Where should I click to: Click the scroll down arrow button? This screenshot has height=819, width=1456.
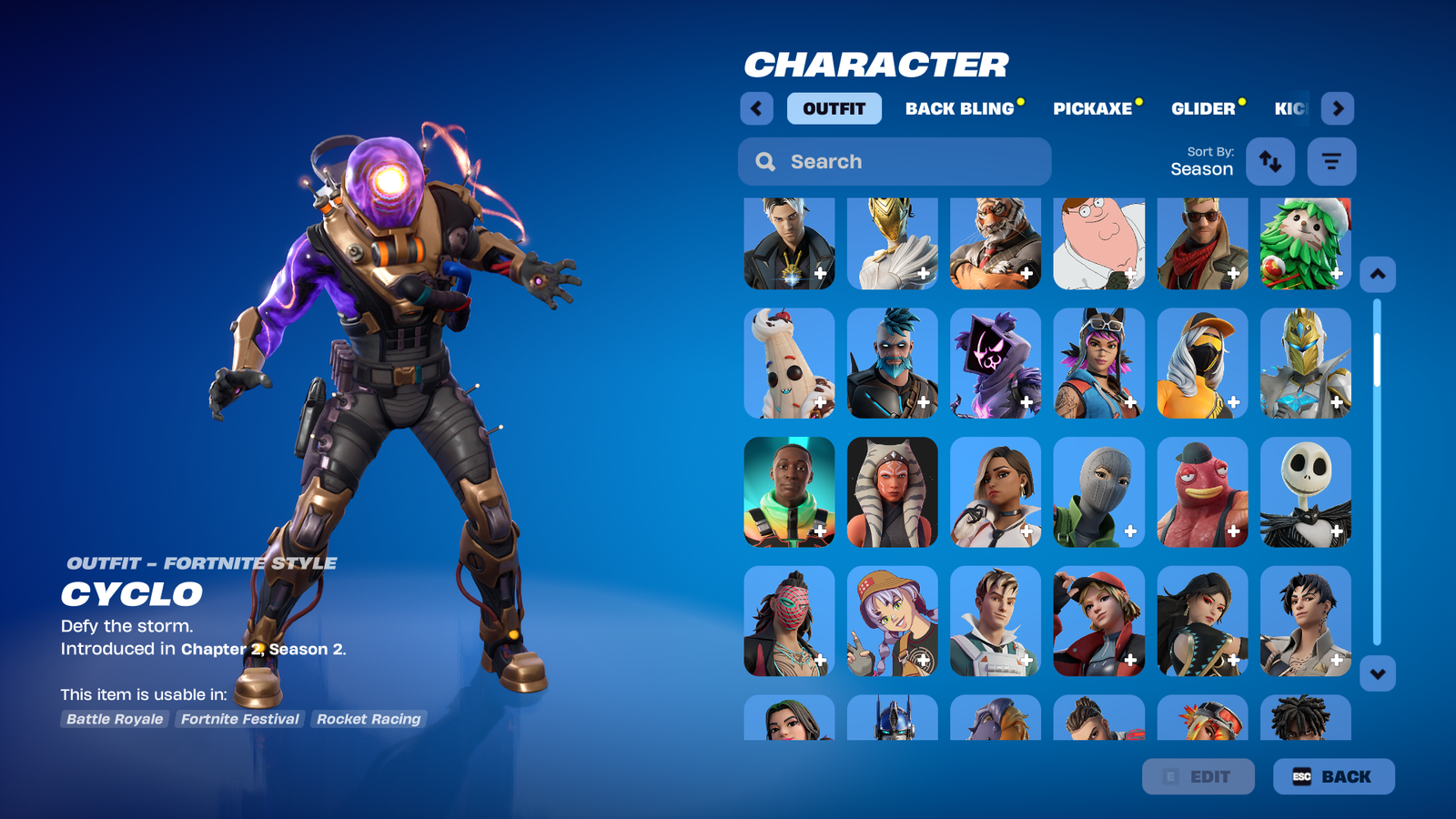point(1377,674)
